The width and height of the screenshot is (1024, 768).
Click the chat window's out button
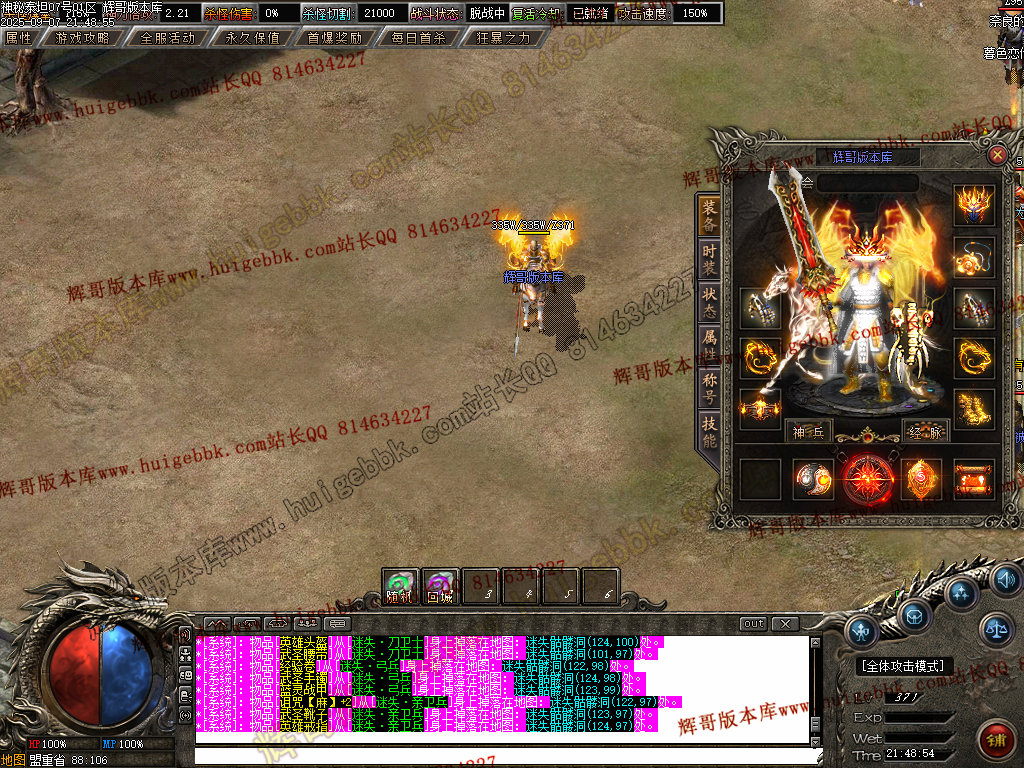pyautogui.click(x=754, y=624)
